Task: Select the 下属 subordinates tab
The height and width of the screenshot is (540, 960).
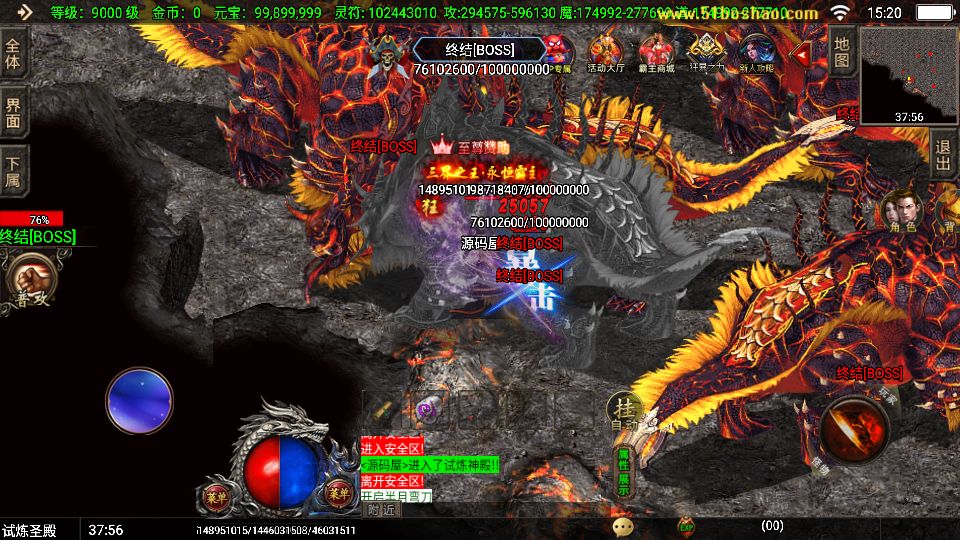Action: (14, 171)
